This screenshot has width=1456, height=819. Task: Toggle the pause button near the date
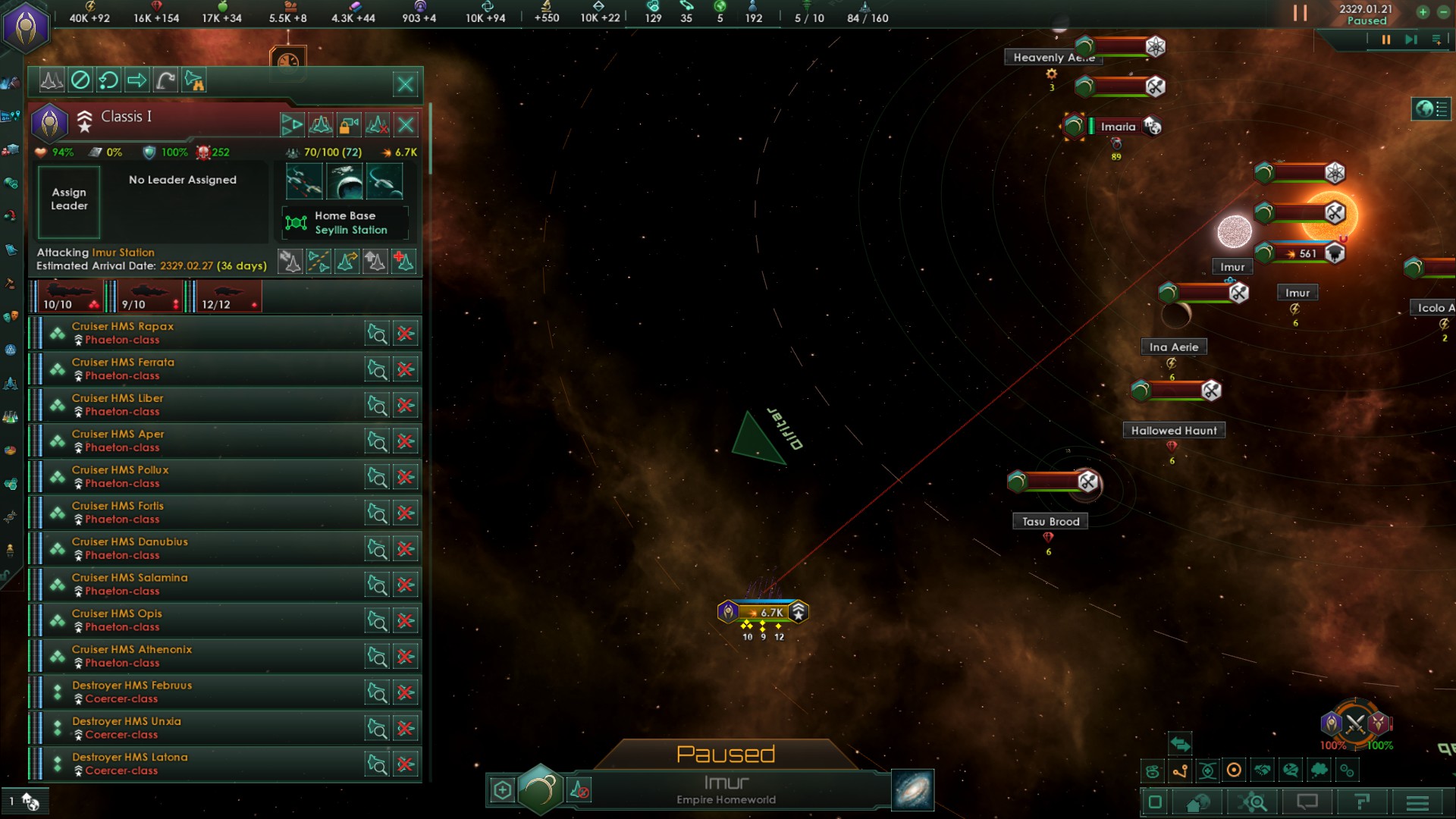1300,13
